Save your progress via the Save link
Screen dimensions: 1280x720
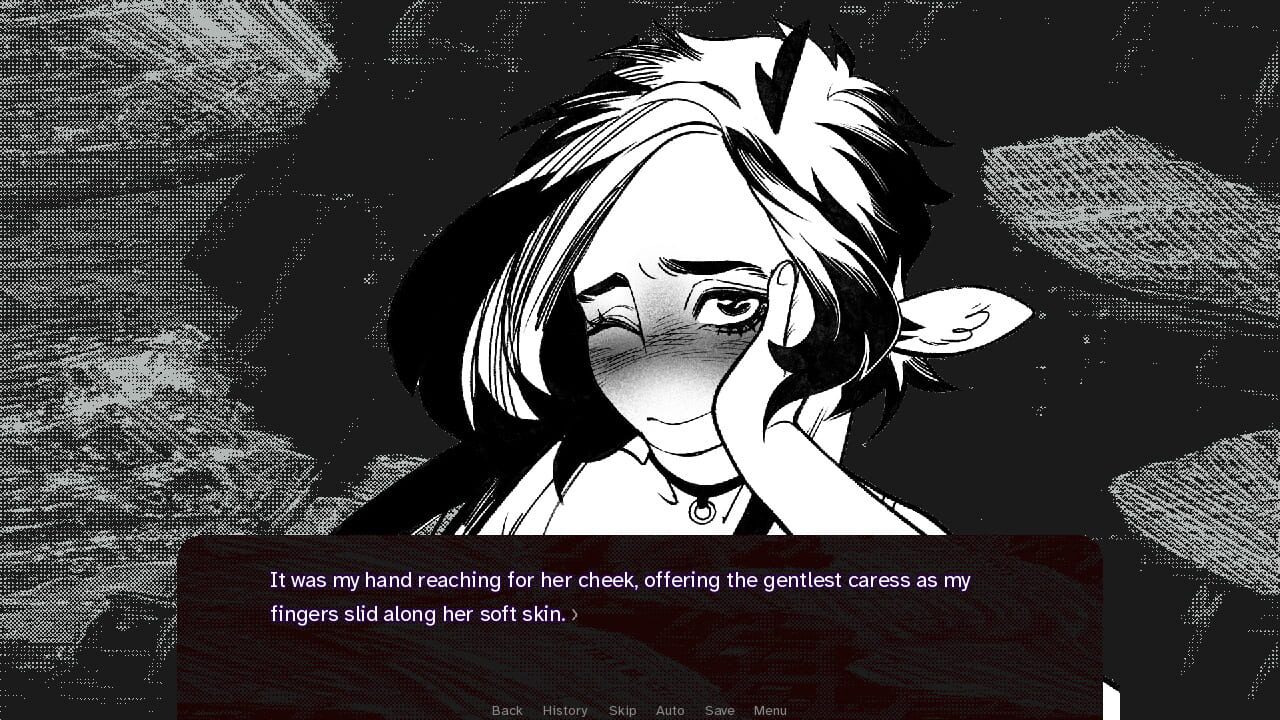(720, 710)
